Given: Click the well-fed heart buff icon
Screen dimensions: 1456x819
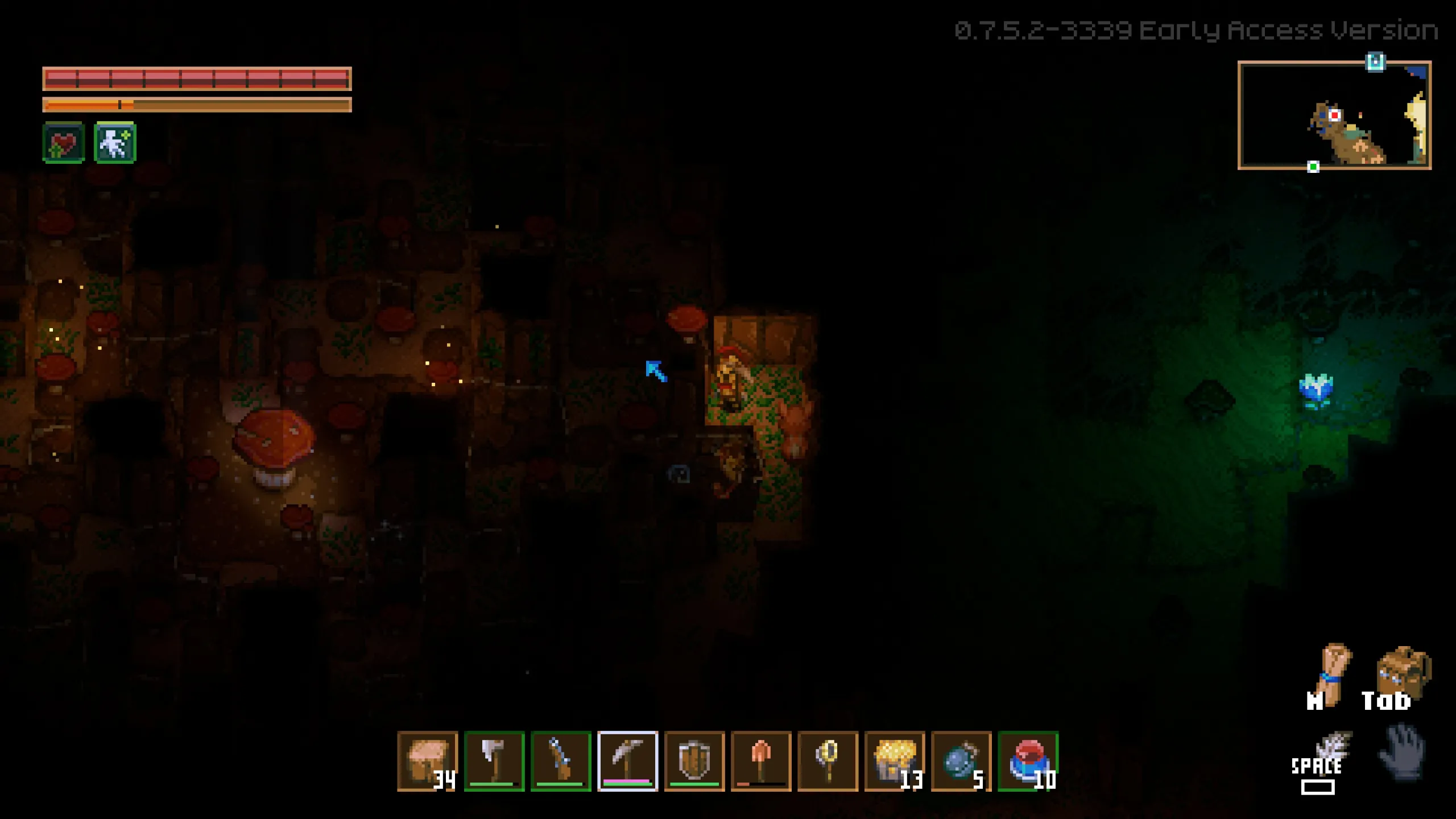Looking at the screenshot, I should coord(63,142).
